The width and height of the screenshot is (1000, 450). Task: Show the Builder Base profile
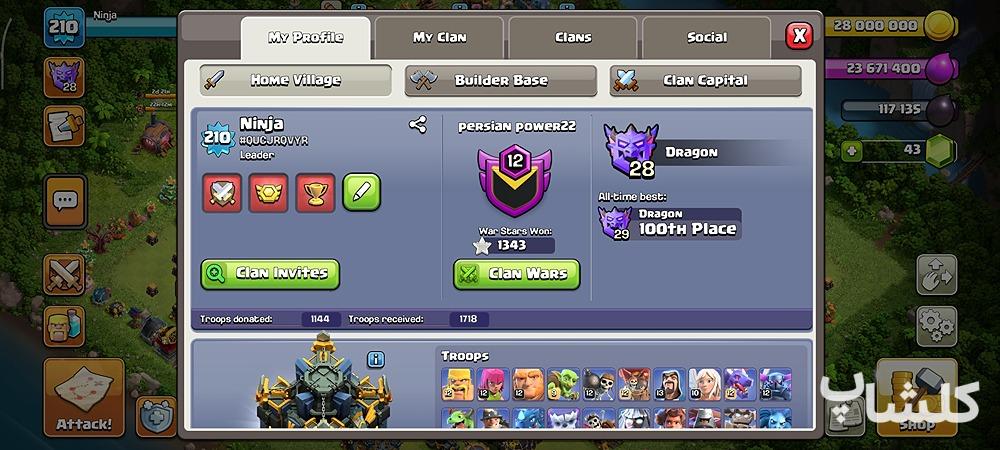(500, 80)
